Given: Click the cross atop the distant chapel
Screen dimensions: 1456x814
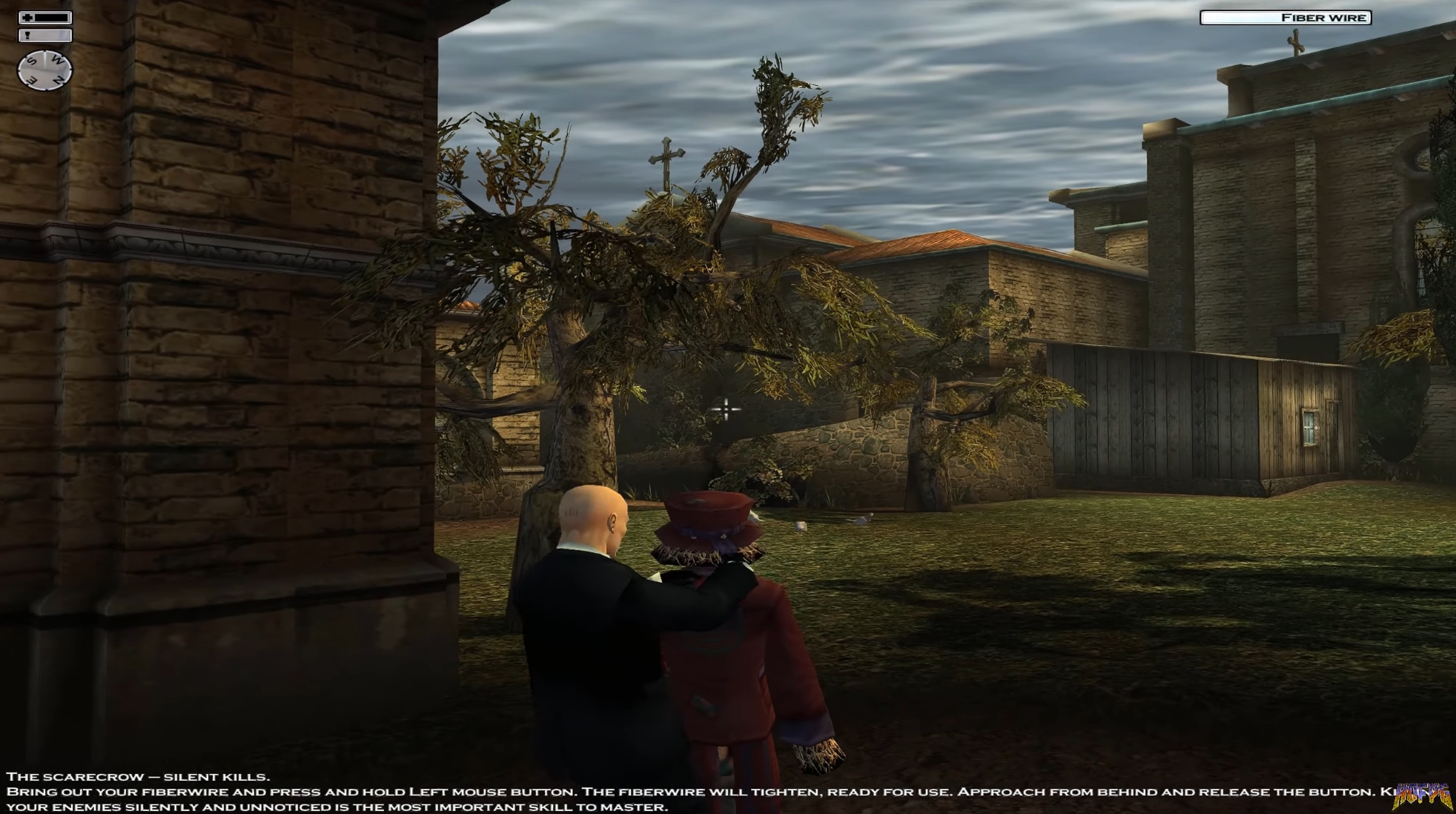Looking at the screenshot, I should click(x=666, y=156).
